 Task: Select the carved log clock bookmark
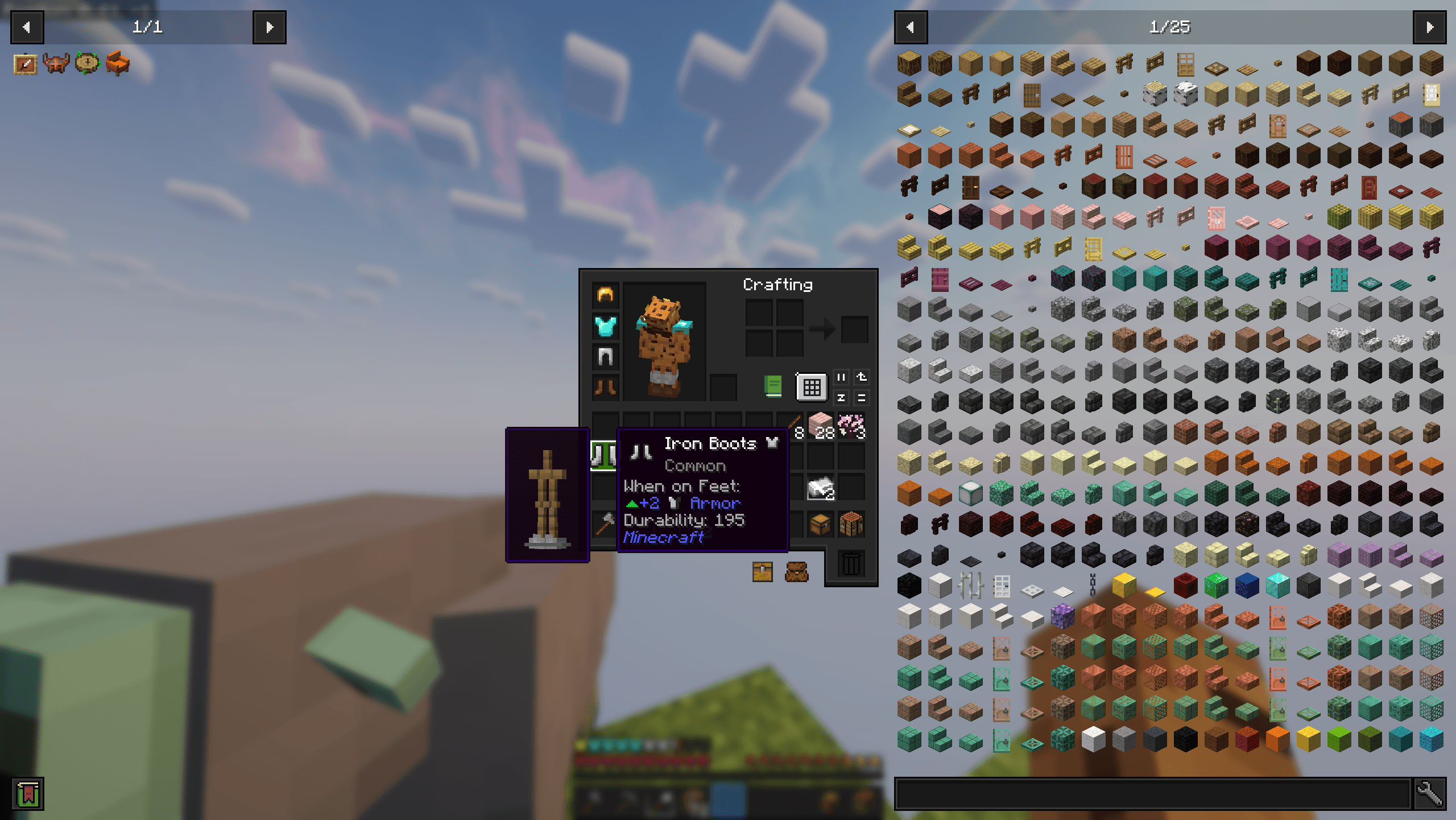(86, 64)
